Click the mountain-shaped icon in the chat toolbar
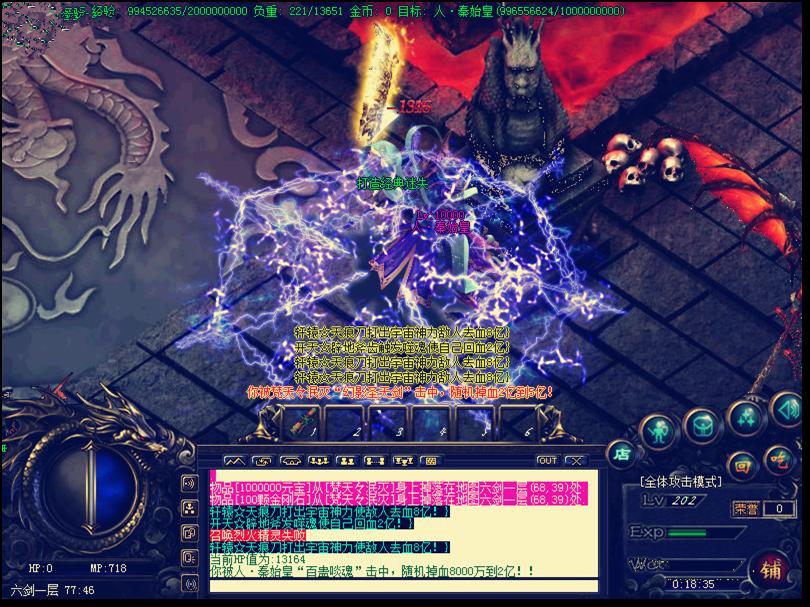The image size is (810, 607). tap(234, 461)
